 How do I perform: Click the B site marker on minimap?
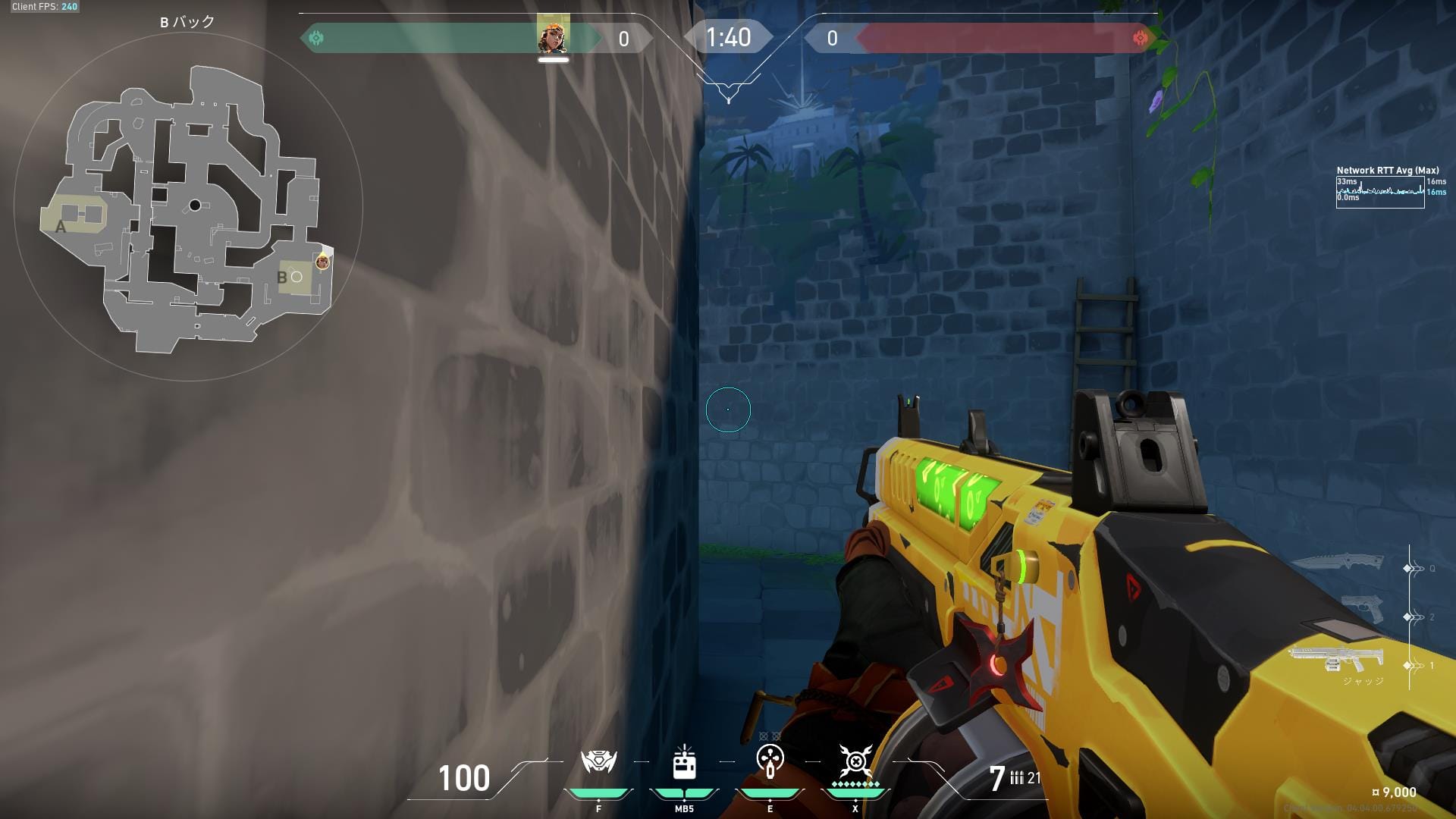[x=283, y=278]
